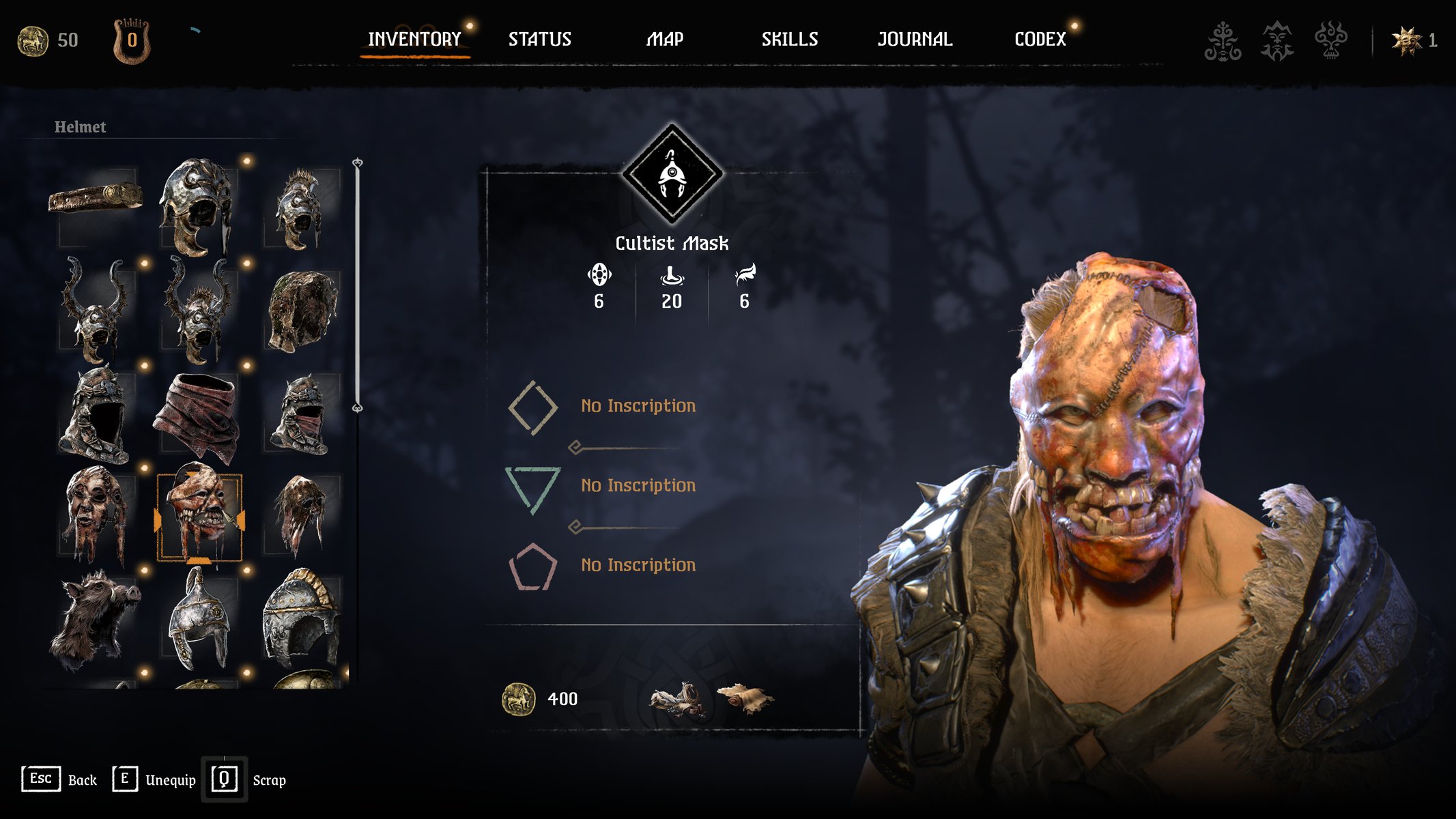Select the leather headband helmet
Viewport: 1456px width, 819px height.
pos(96,198)
